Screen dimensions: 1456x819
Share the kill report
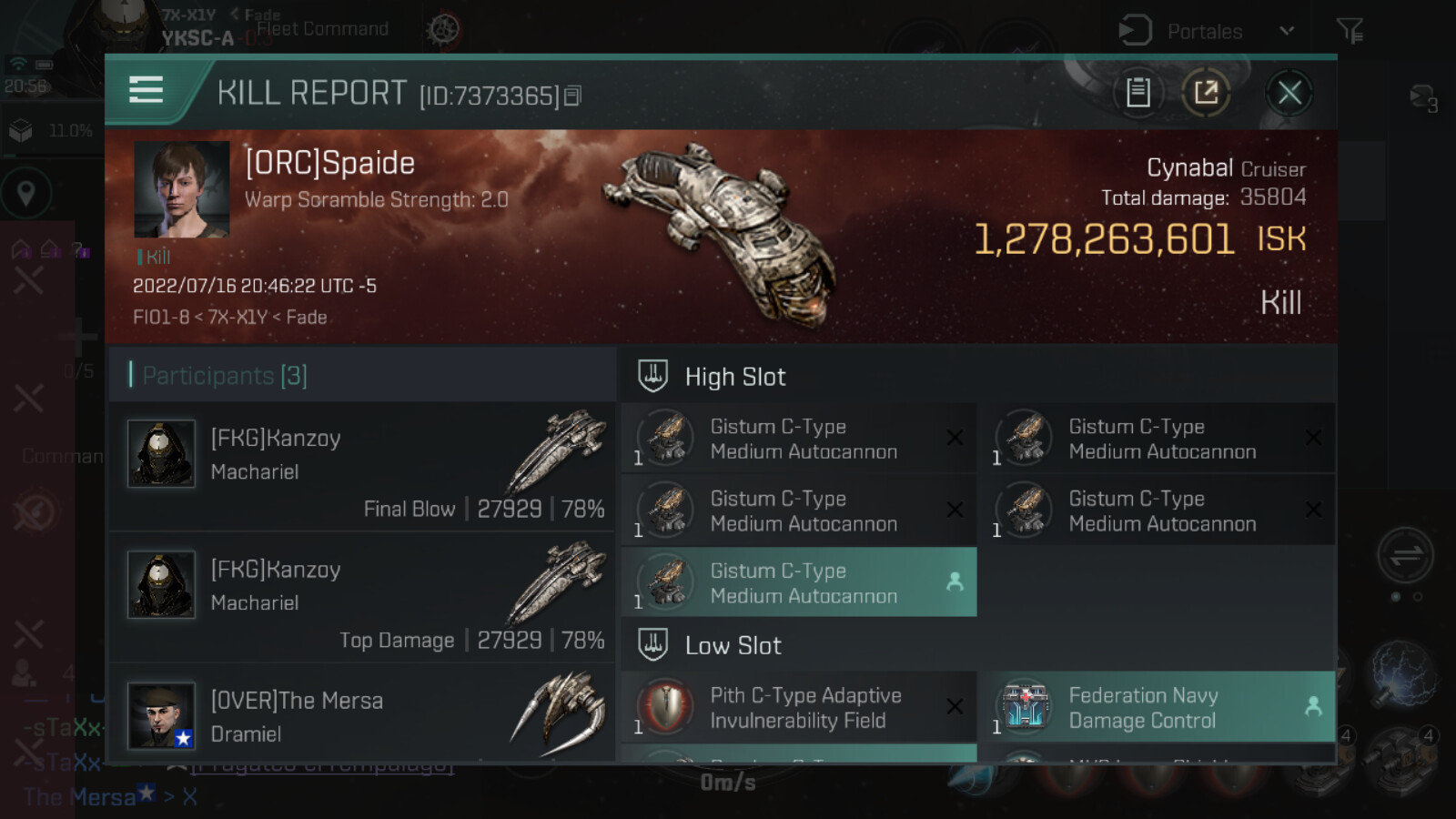tap(1206, 93)
